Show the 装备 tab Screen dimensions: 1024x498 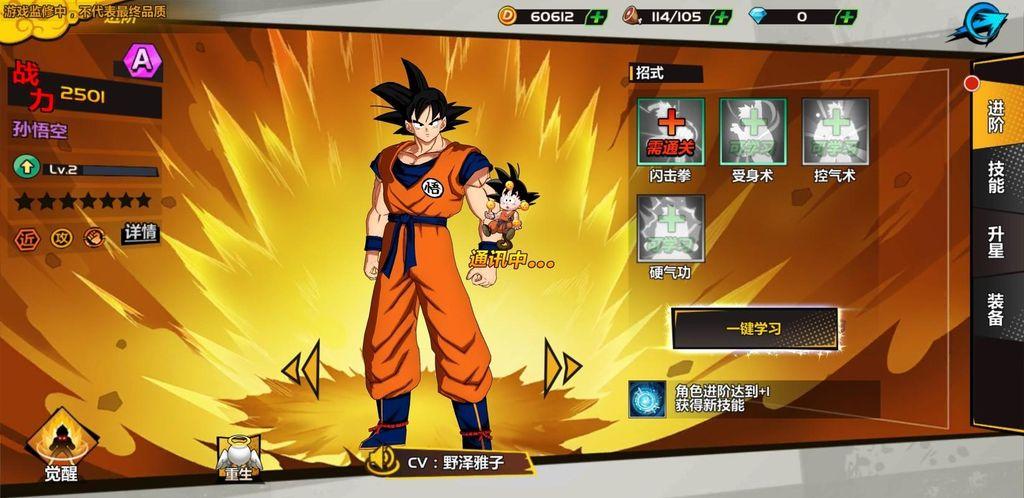coord(996,309)
